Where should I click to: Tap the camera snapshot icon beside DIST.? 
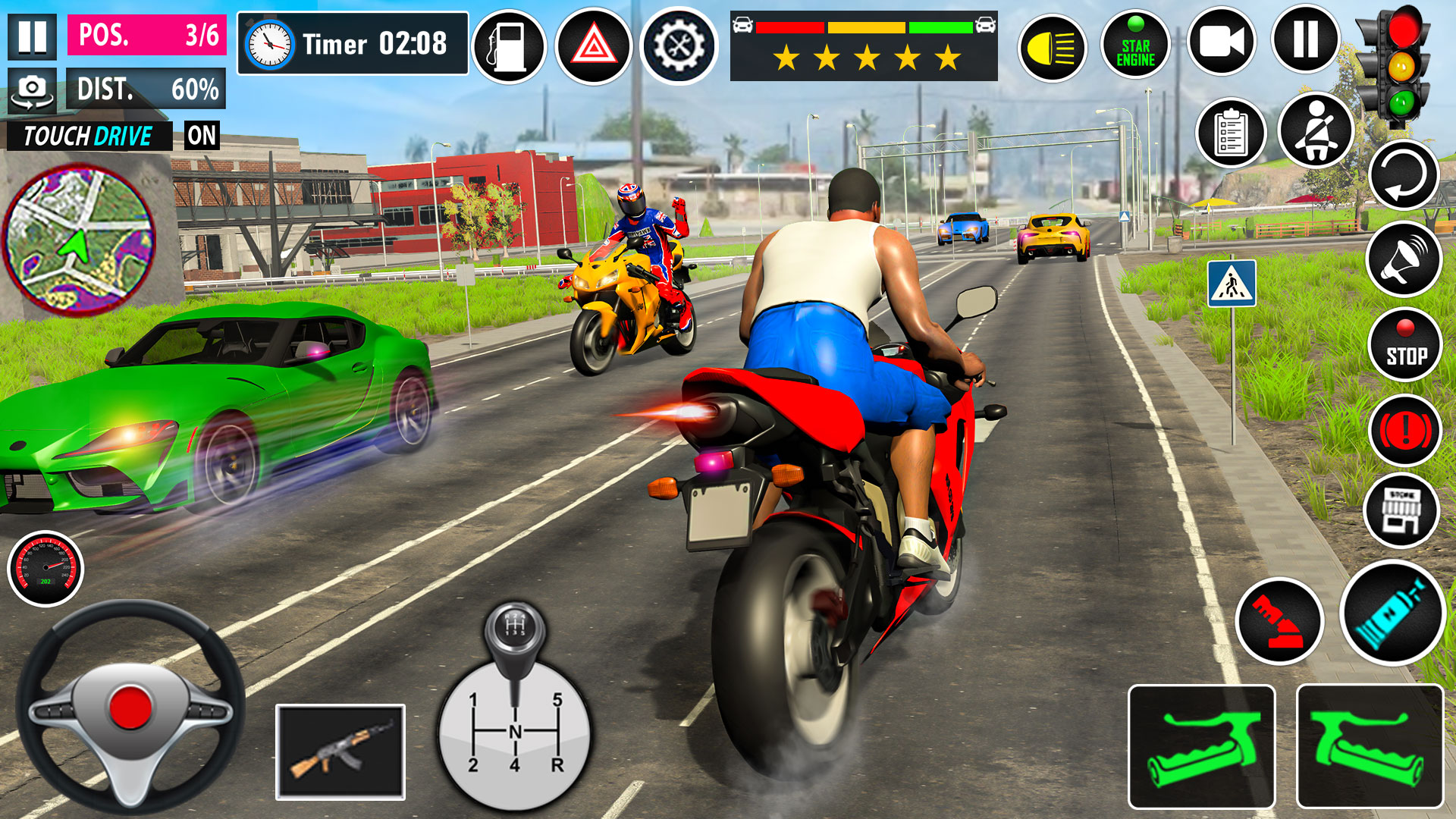(31, 89)
